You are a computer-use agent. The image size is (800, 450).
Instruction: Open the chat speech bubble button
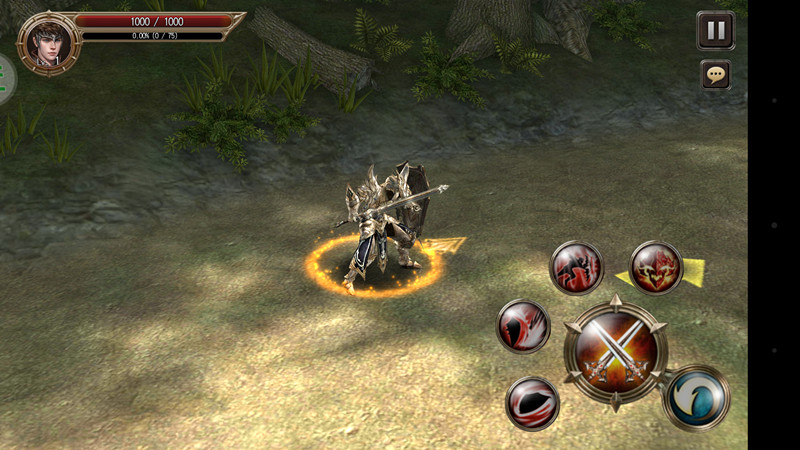[x=715, y=74]
